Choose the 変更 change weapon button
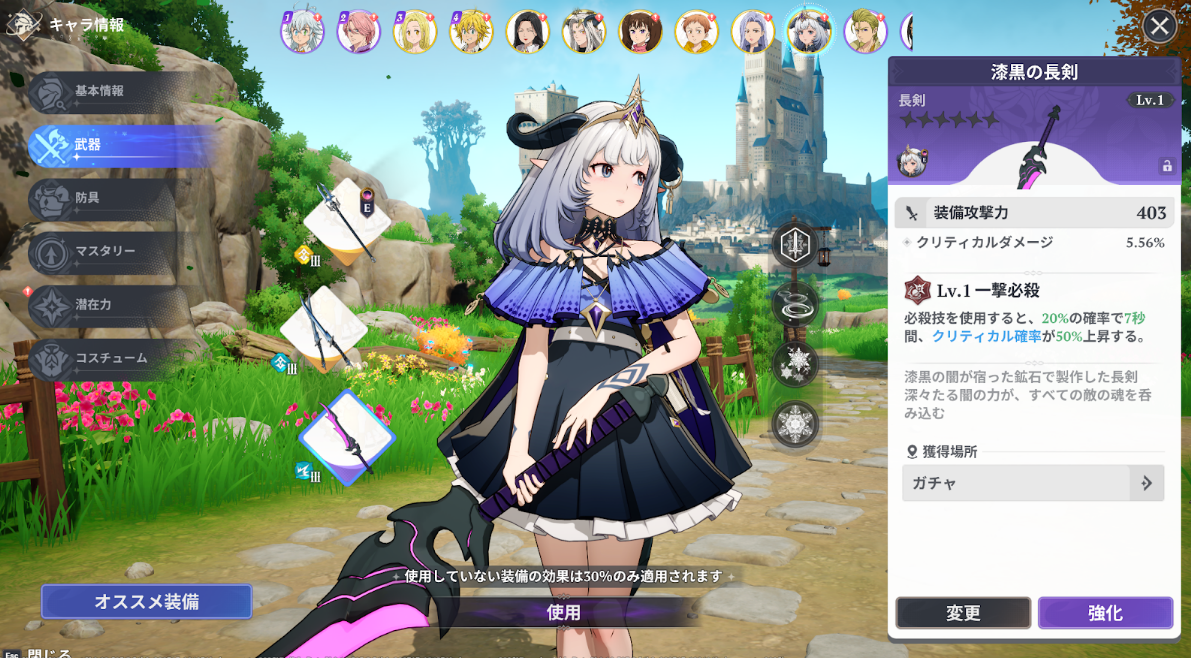 pos(963,613)
